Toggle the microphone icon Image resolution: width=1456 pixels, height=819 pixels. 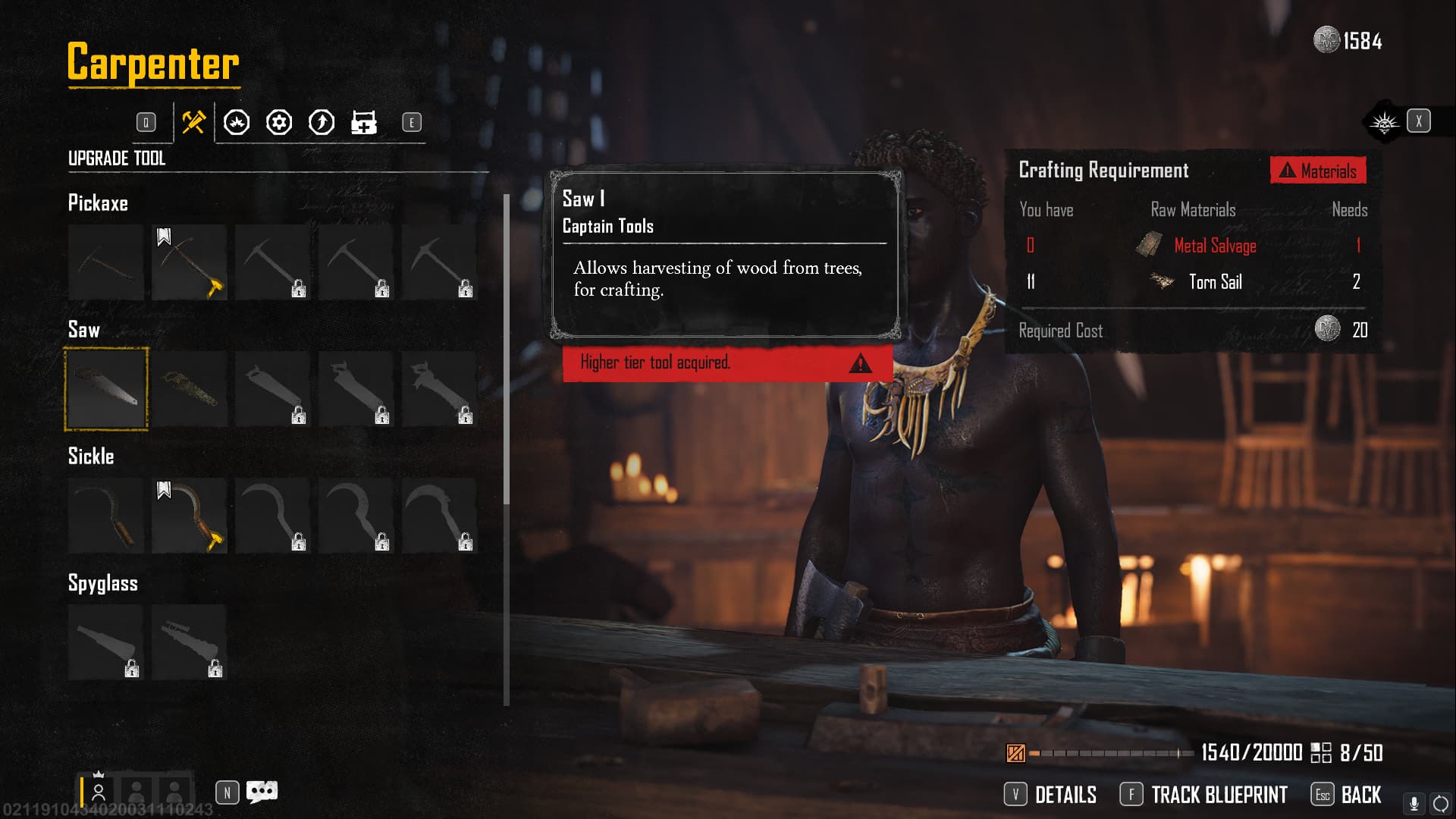[1414, 803]
